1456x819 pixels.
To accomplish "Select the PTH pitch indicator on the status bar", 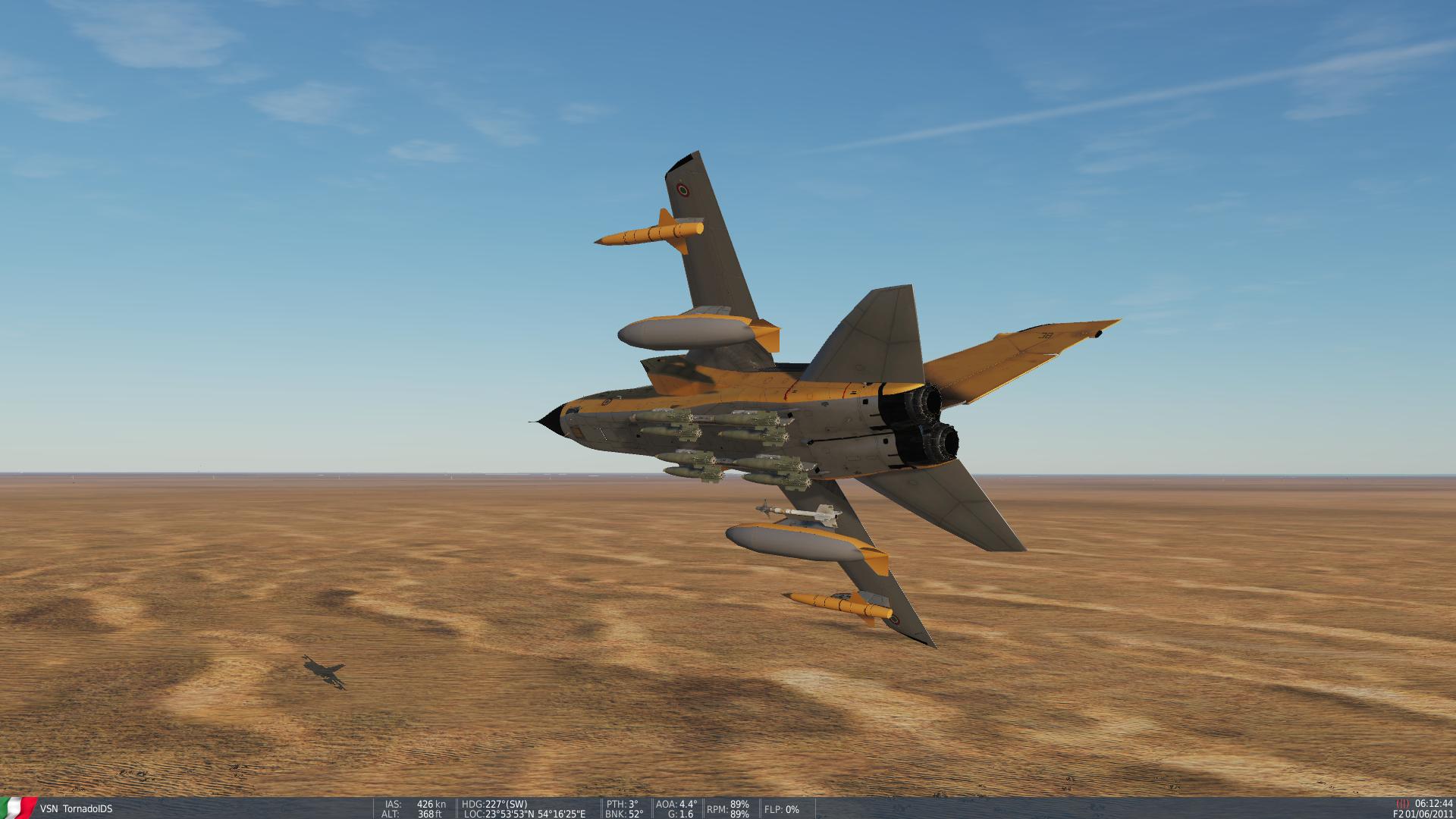I will (x=620, y=805).
